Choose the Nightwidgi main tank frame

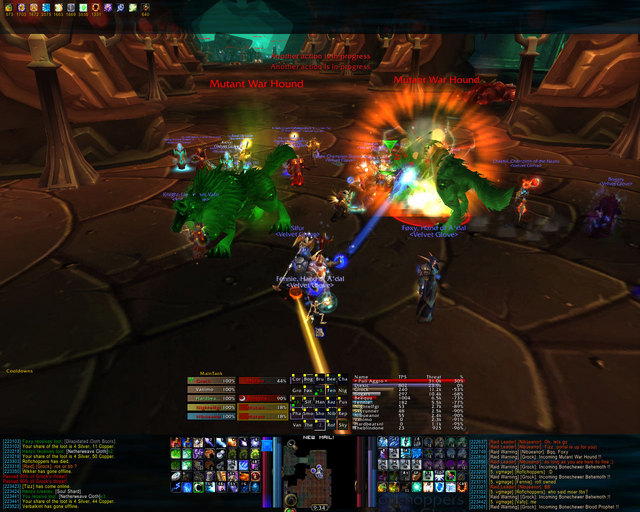[211, 406]
